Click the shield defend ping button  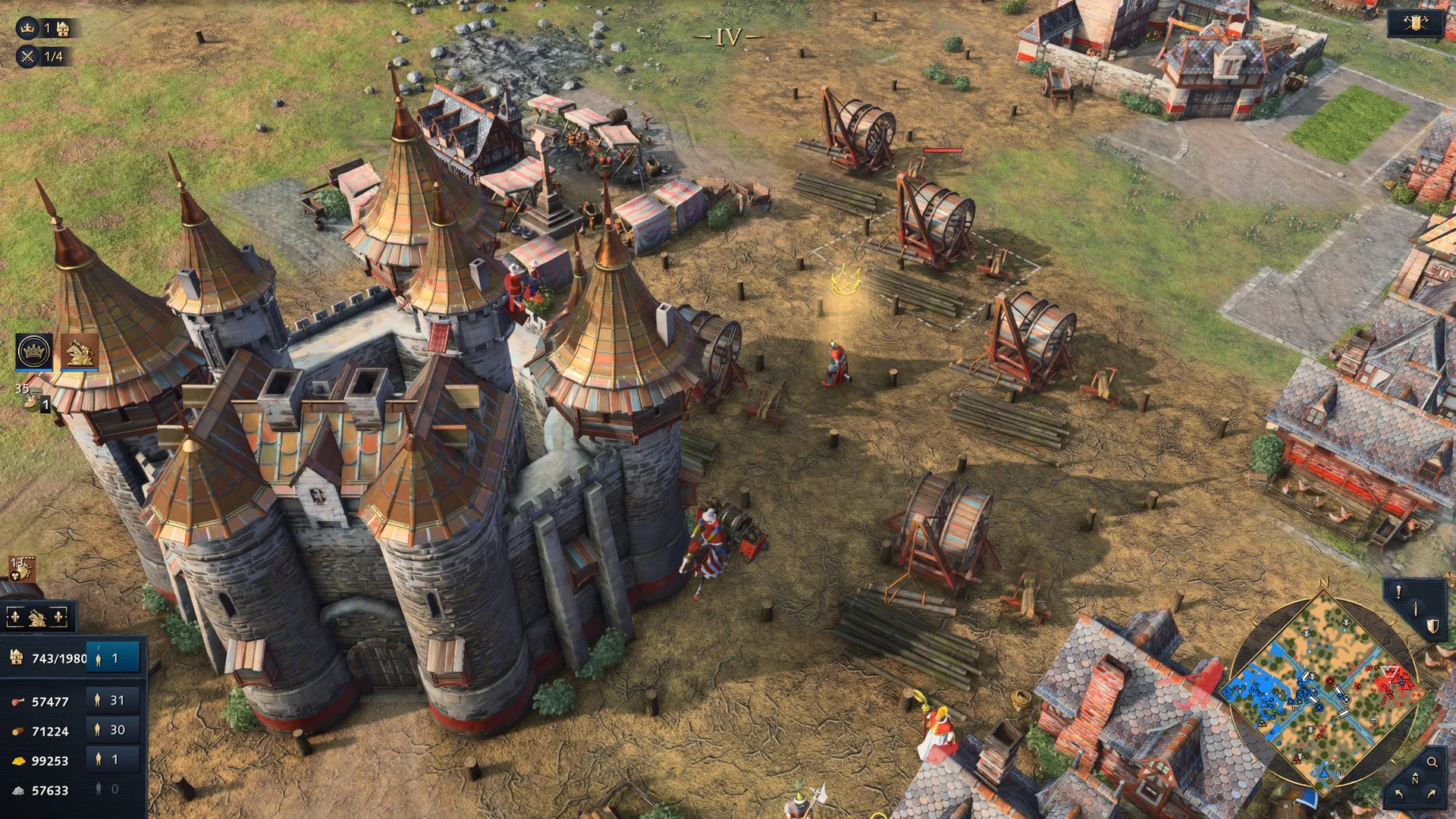tap(1432, 626)
